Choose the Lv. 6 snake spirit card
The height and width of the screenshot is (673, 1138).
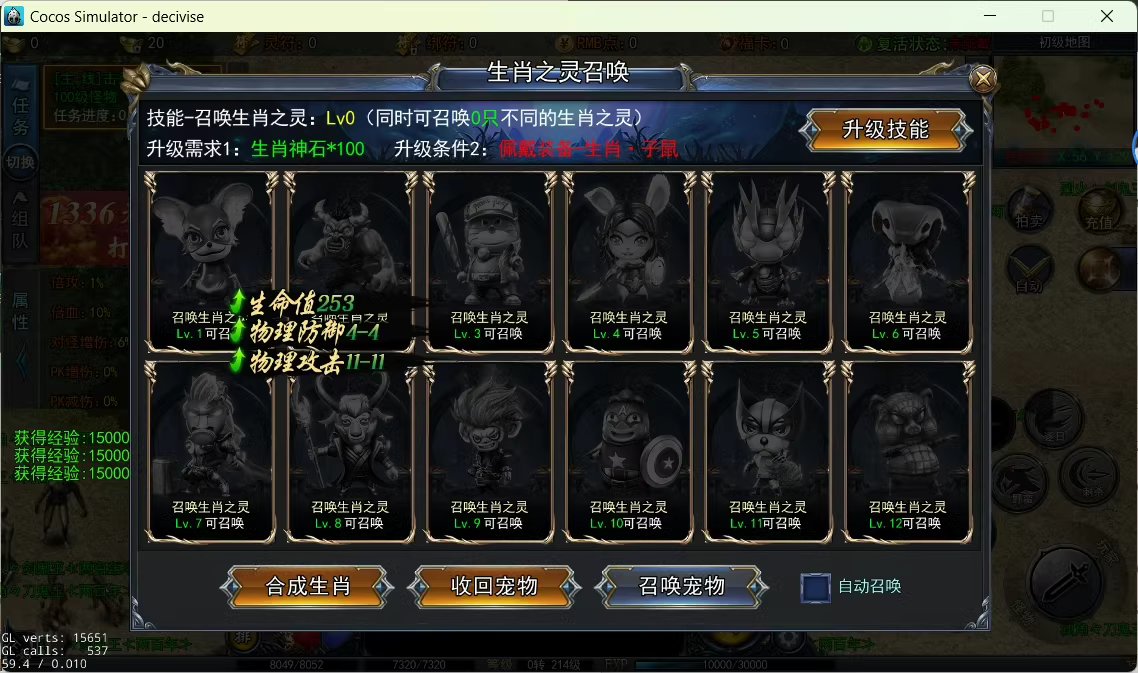pos(907,260)
